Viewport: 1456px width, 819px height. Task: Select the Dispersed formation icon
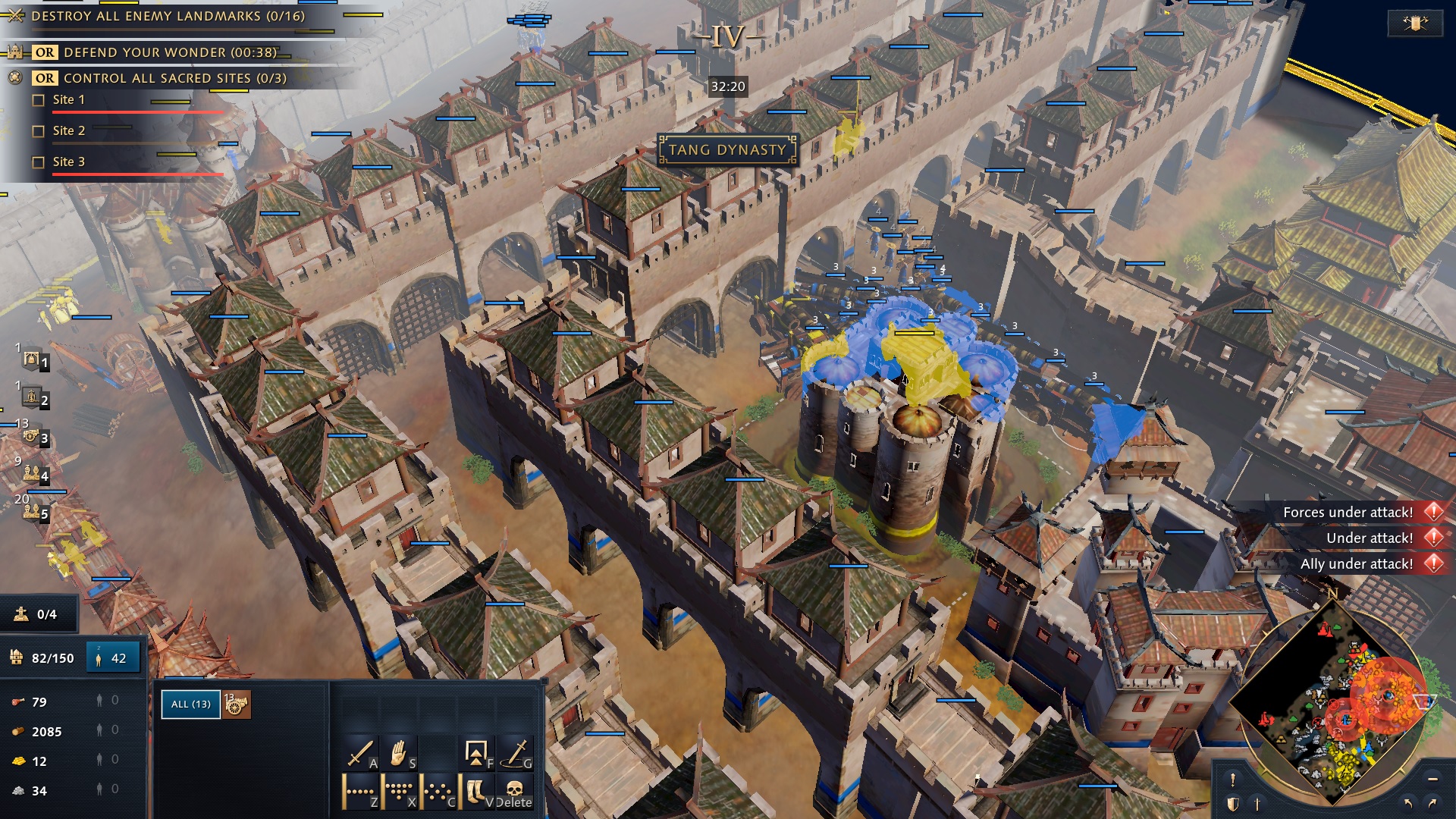pos(437,793)
